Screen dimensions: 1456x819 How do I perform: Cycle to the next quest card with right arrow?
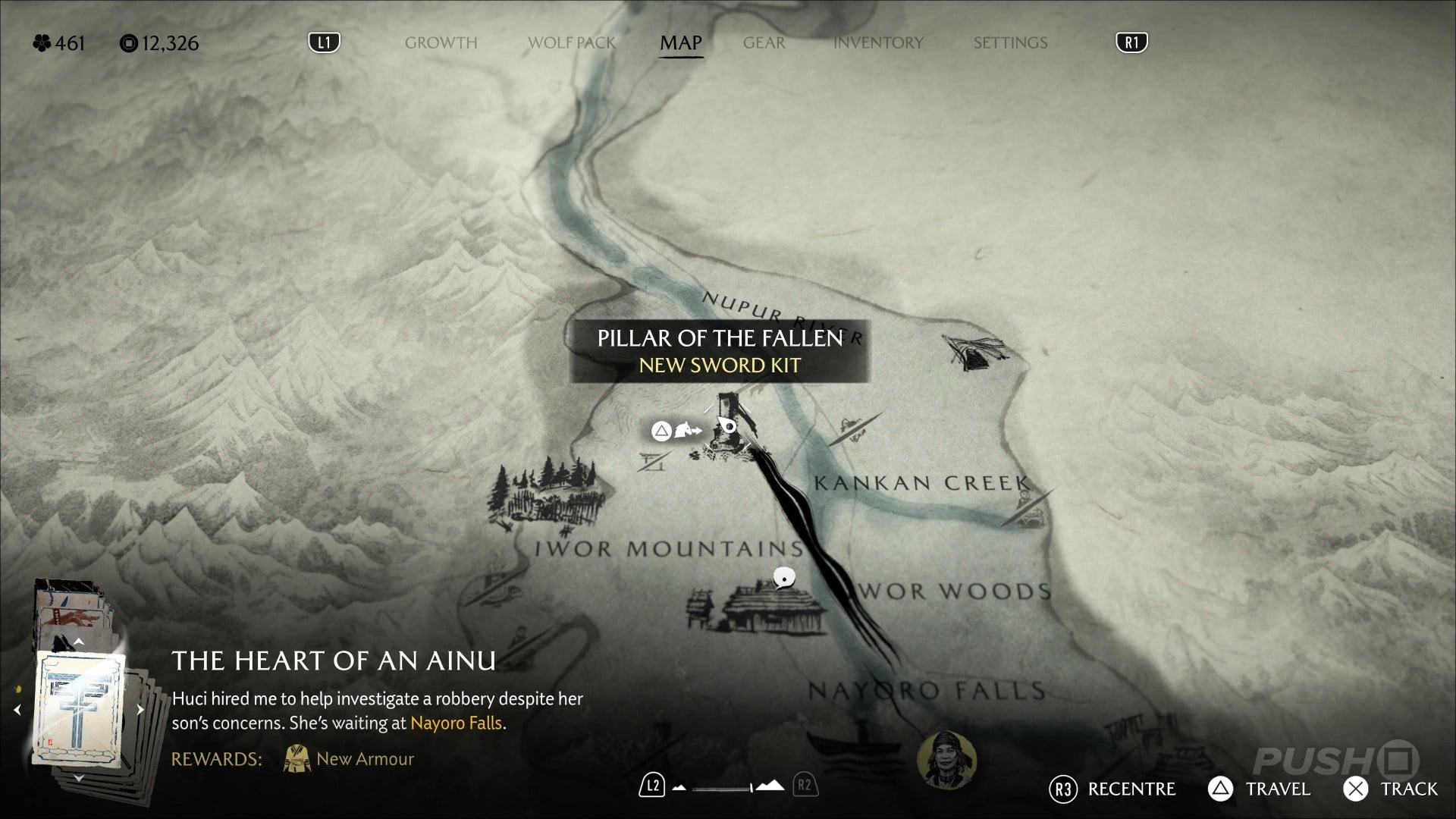(x=140, y=710)
